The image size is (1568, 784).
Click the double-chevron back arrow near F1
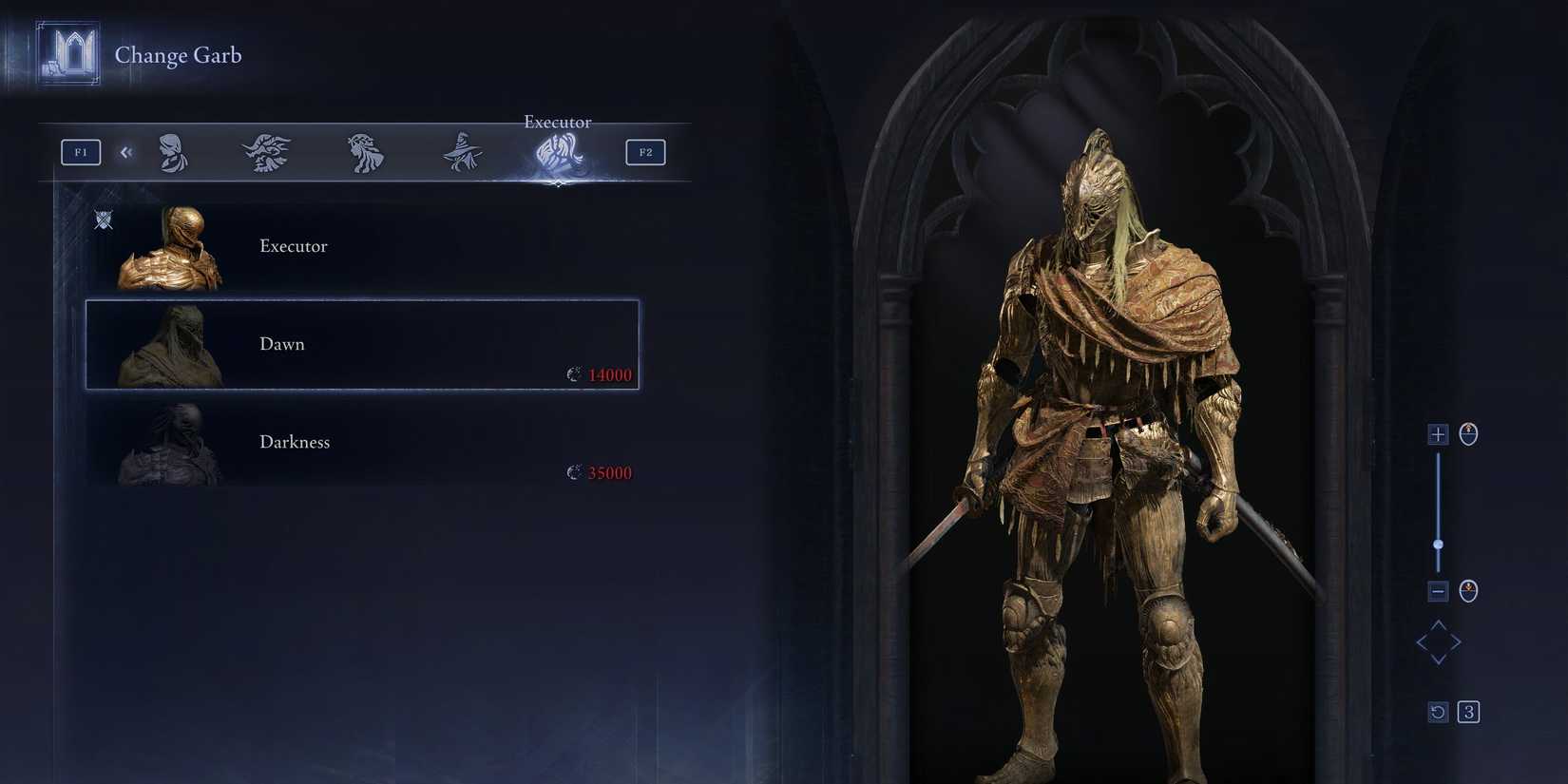tap(126, 152)
